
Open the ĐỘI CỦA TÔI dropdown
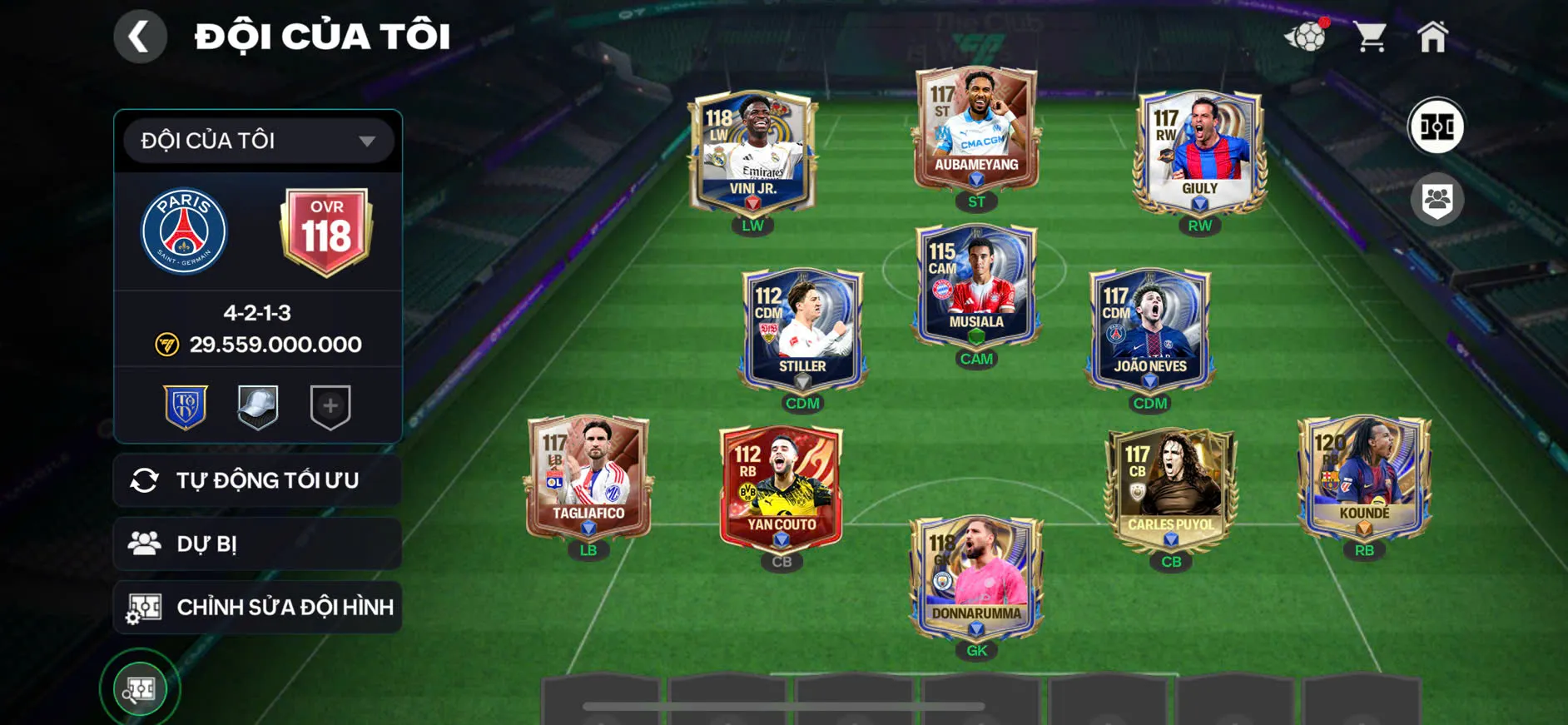click(258, 141)
